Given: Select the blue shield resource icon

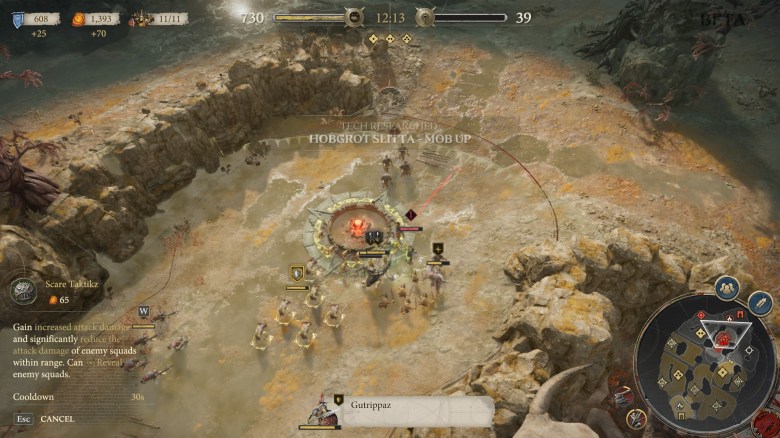Looking at the screenshot, I should (18, 18).
